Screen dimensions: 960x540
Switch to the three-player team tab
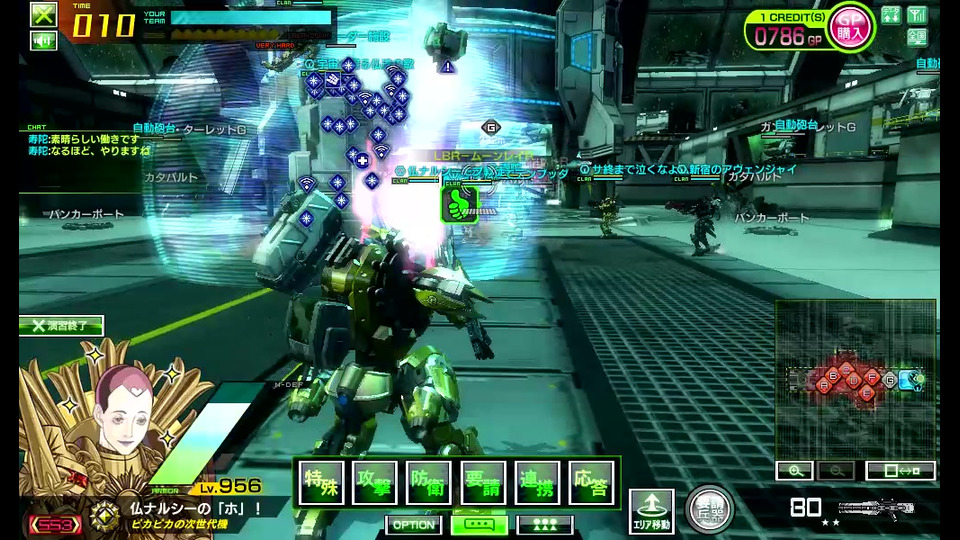545,524
